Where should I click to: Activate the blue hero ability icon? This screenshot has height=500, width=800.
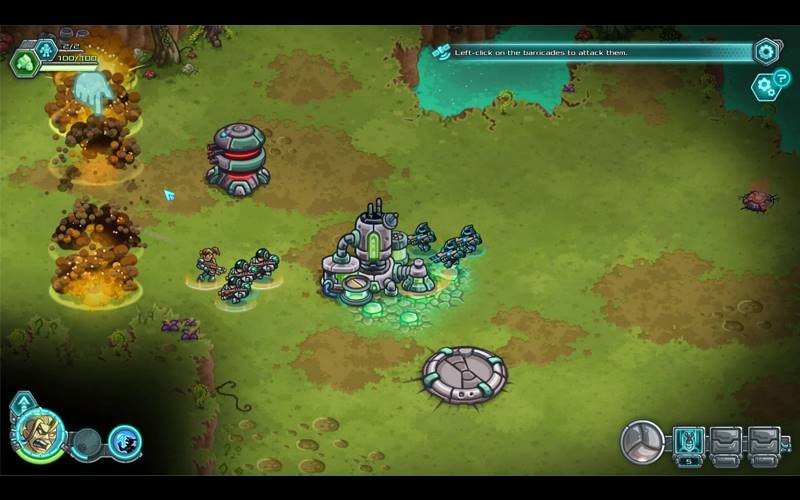pyautogui.click(x=125, y=441)
